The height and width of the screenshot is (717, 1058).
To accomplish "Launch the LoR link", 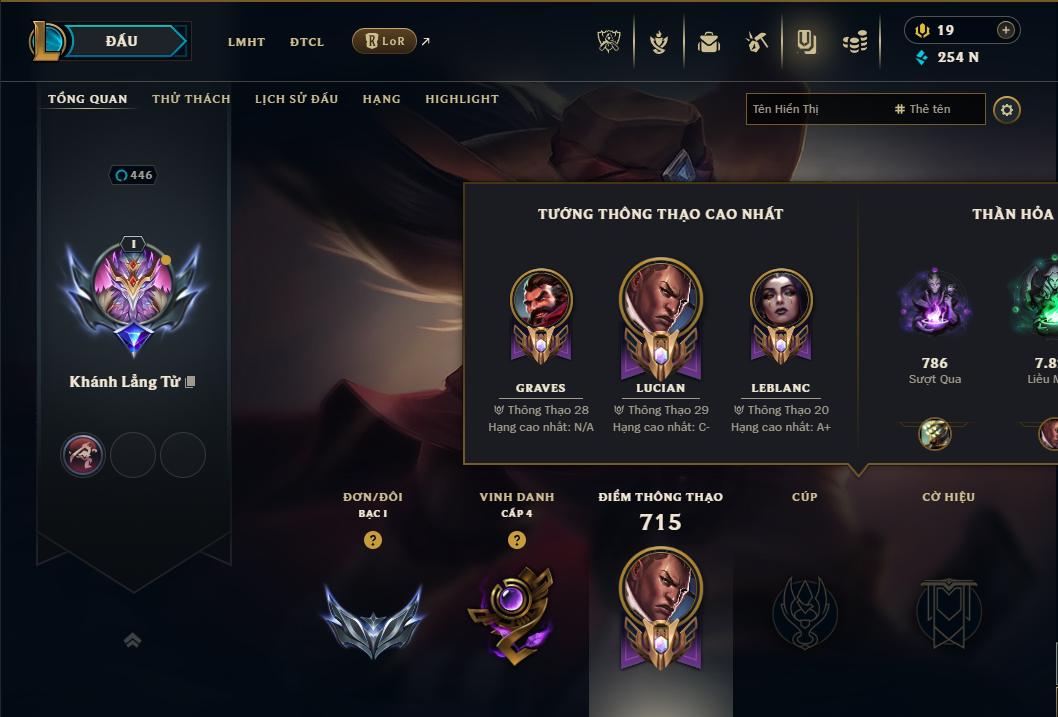I will pyautogui.click(x=385, y=41).
